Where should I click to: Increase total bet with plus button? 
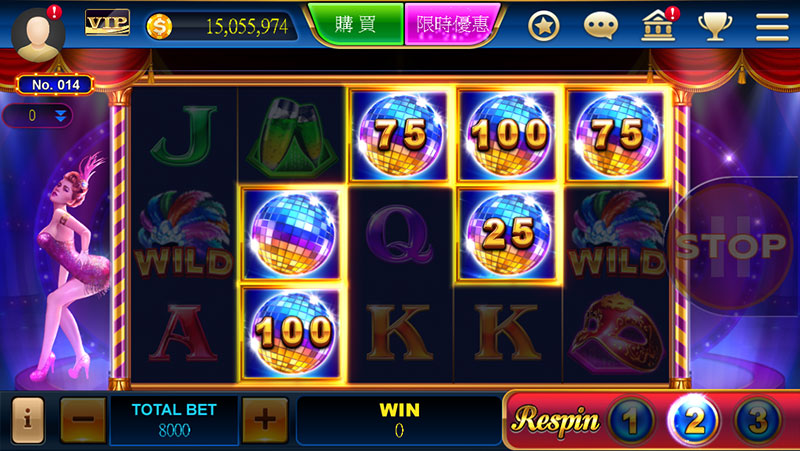click(x=264, y=420)
